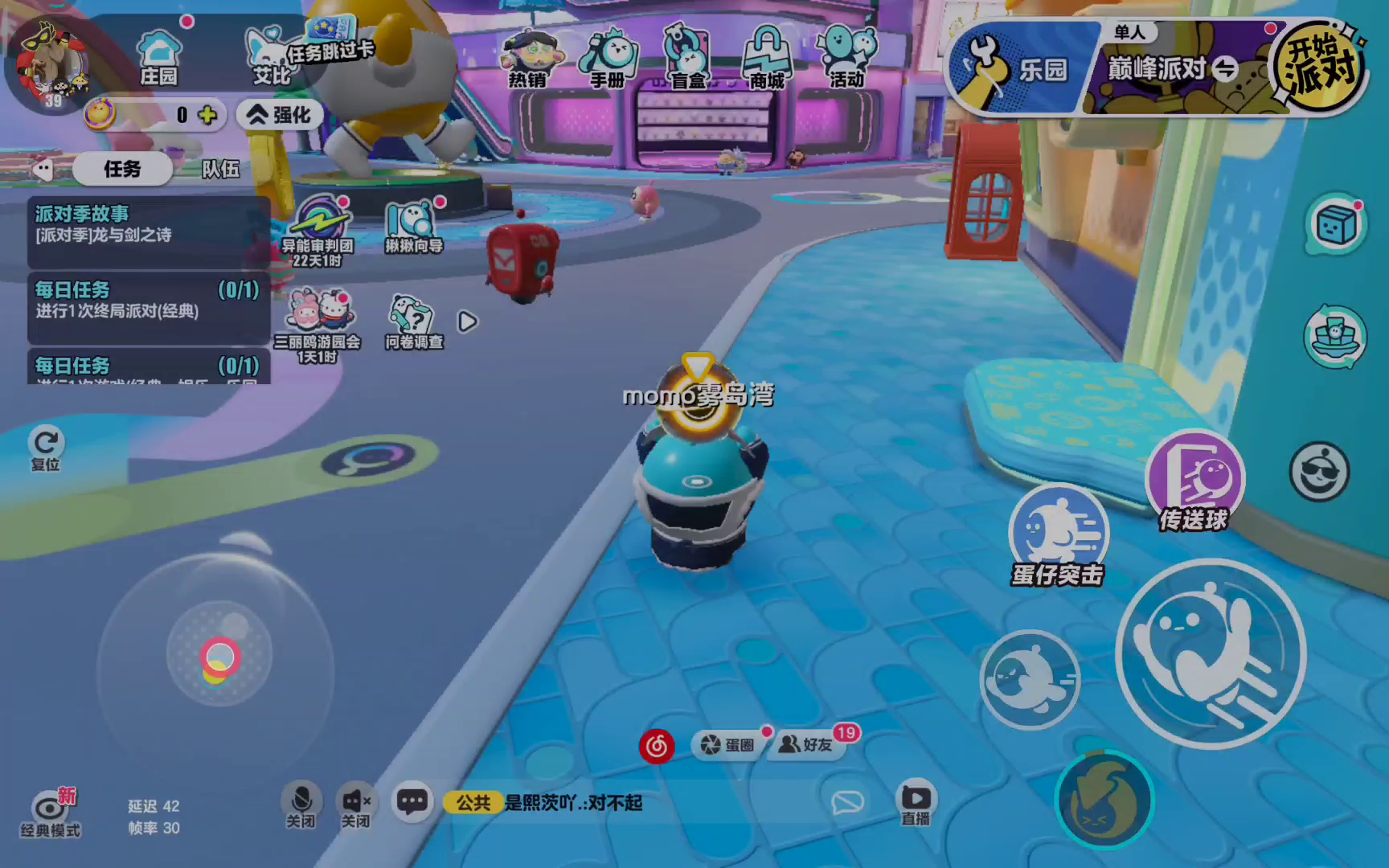
Task: Open the 问卷调查 survey
Action: coord(413,323)
